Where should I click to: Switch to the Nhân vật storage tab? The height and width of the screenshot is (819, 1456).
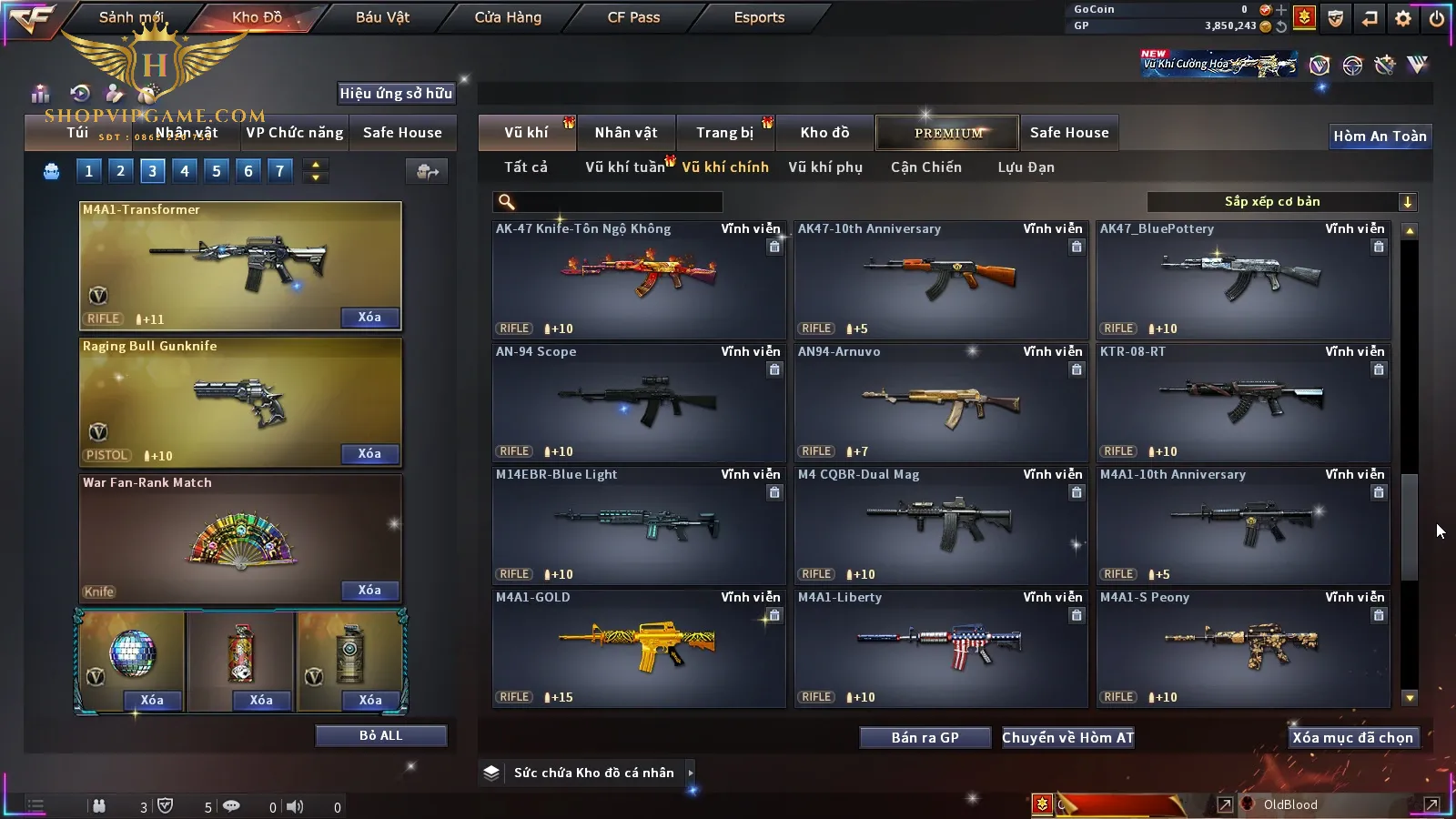(626, 133)
